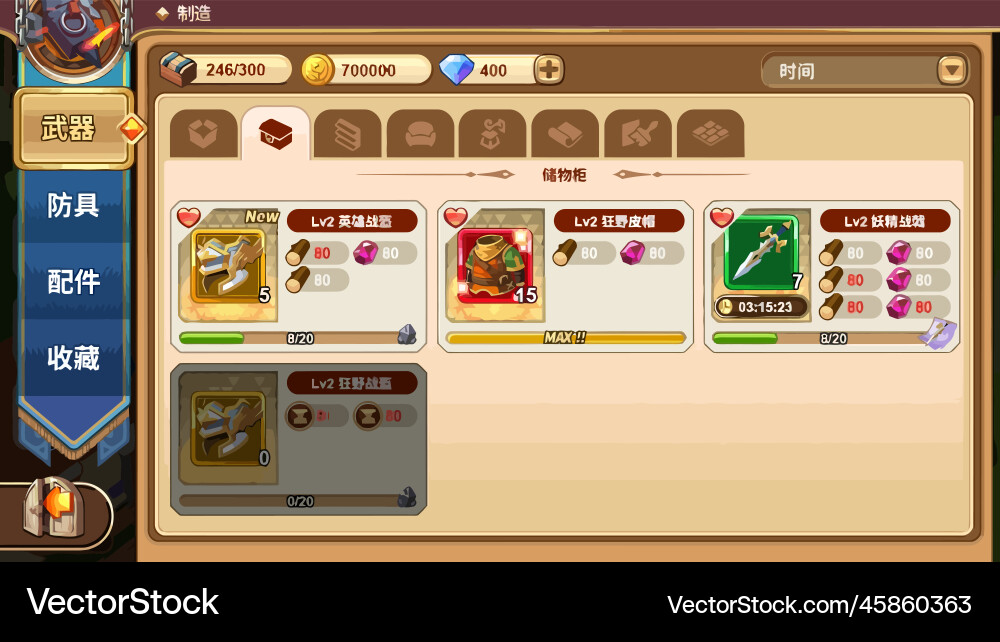The height and width of the screenshot is (642, 1000).
Task: Switch to the 配件 accessories category
Action: (x=74, y=282)
